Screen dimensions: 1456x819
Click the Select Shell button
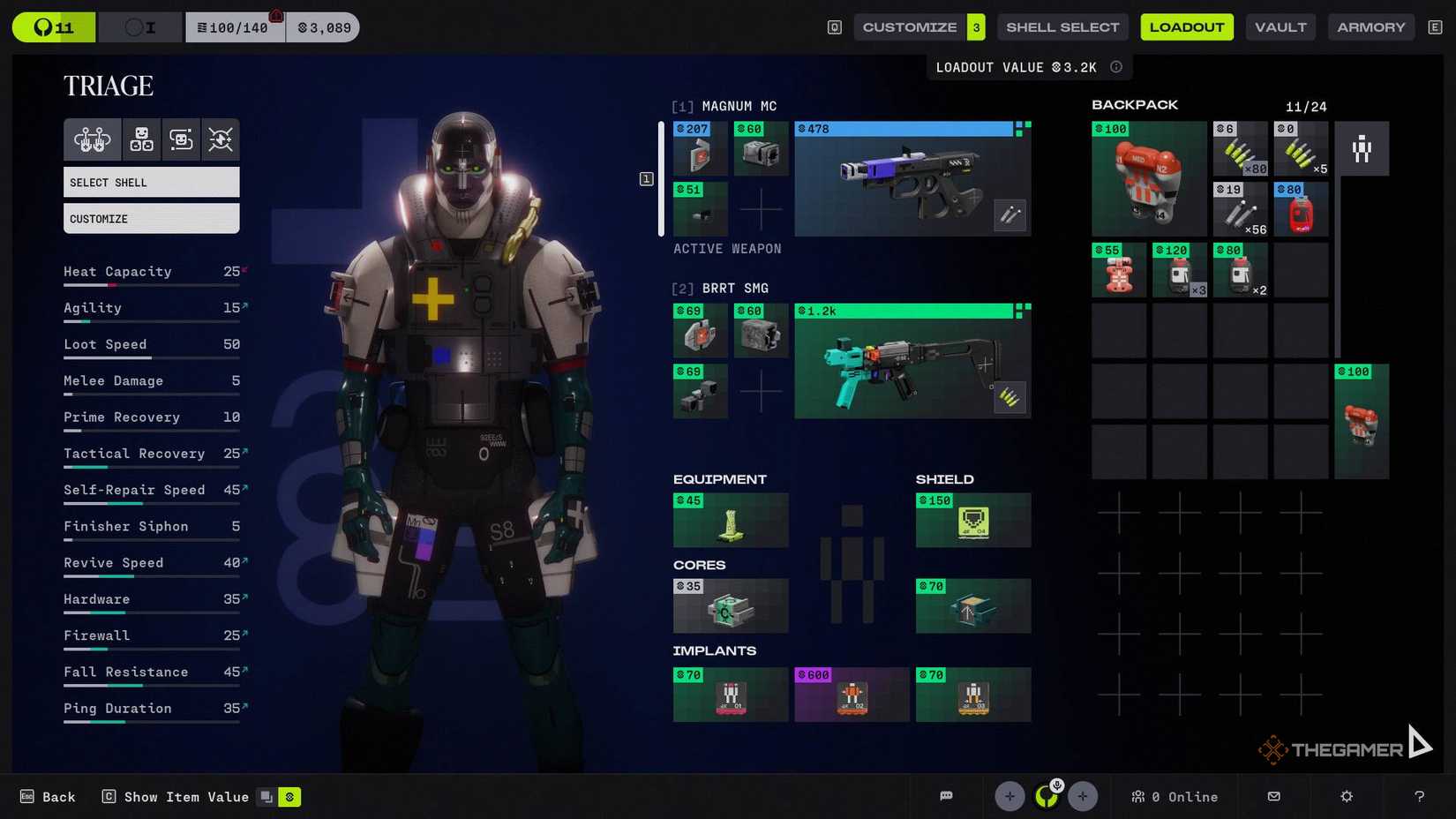(x=151, y=182)
